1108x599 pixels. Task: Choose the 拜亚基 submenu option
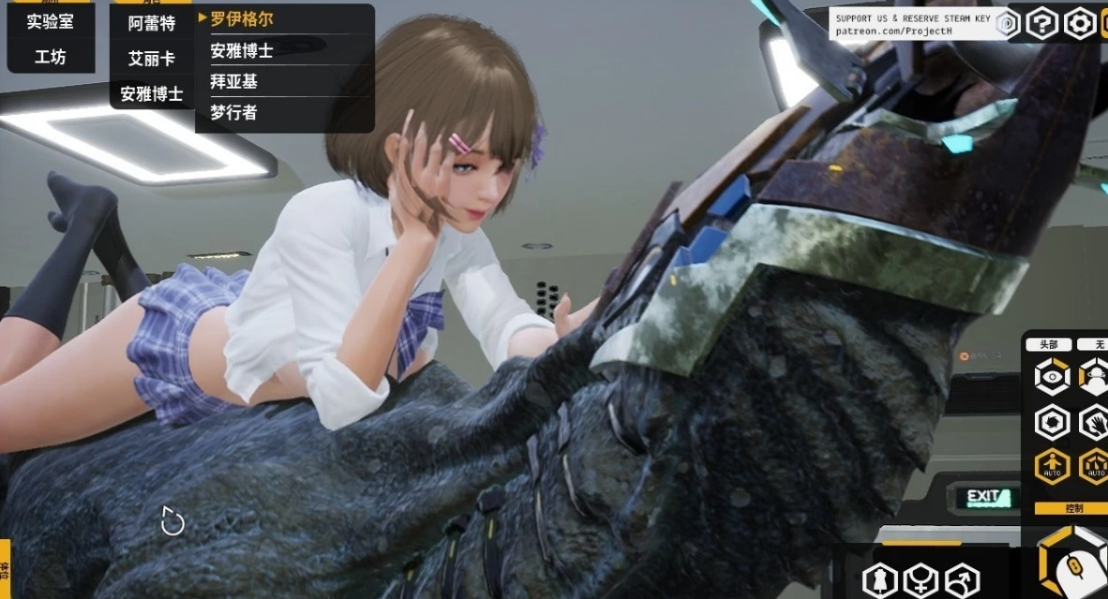pos(234,82)
